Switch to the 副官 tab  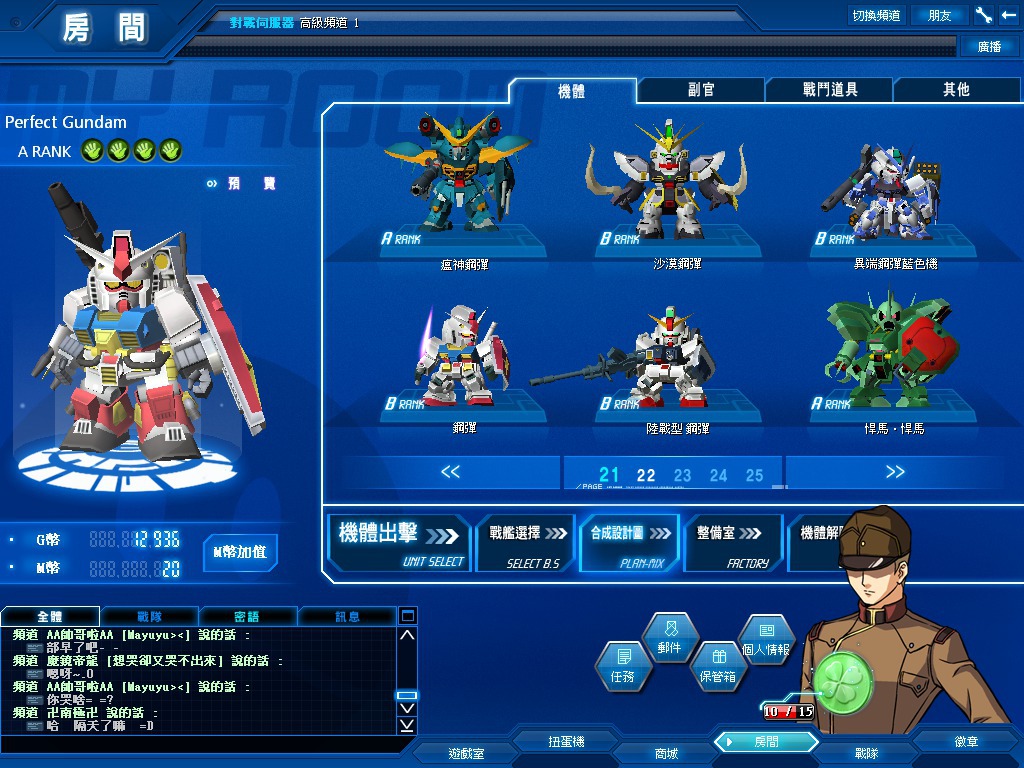[x=701, y=90]
